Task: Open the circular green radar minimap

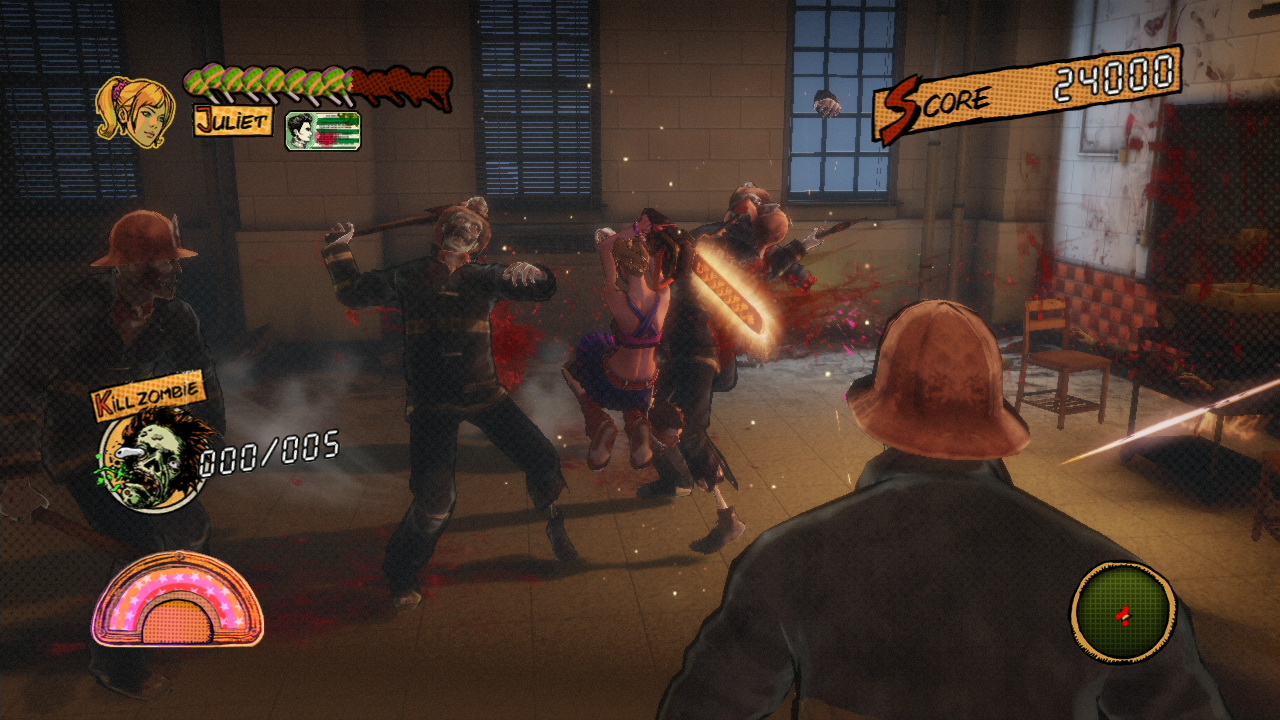Action: (1122, 610)
